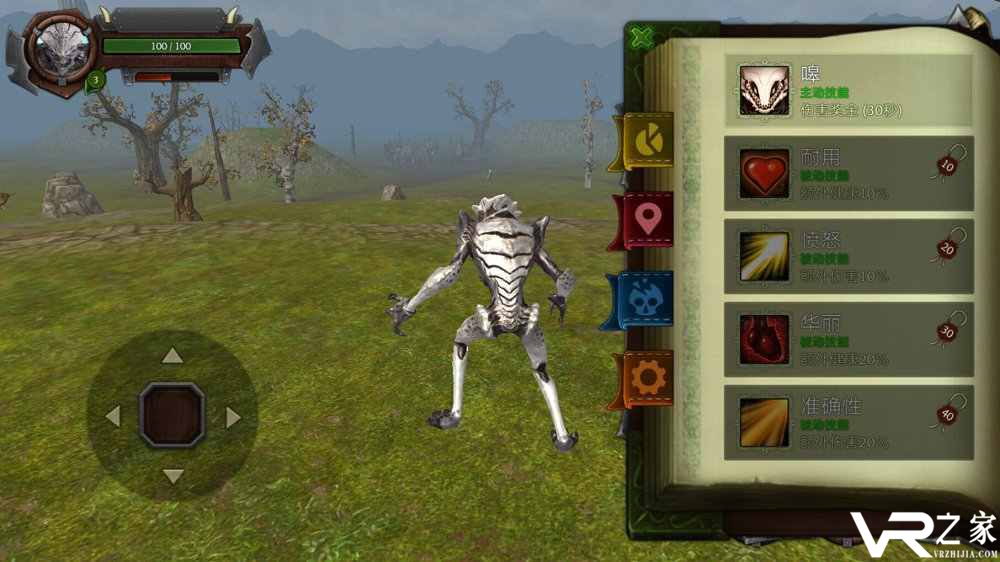Select the 嗥 active skill row
The image size is (1000, 562).
(x=848, y=91)
